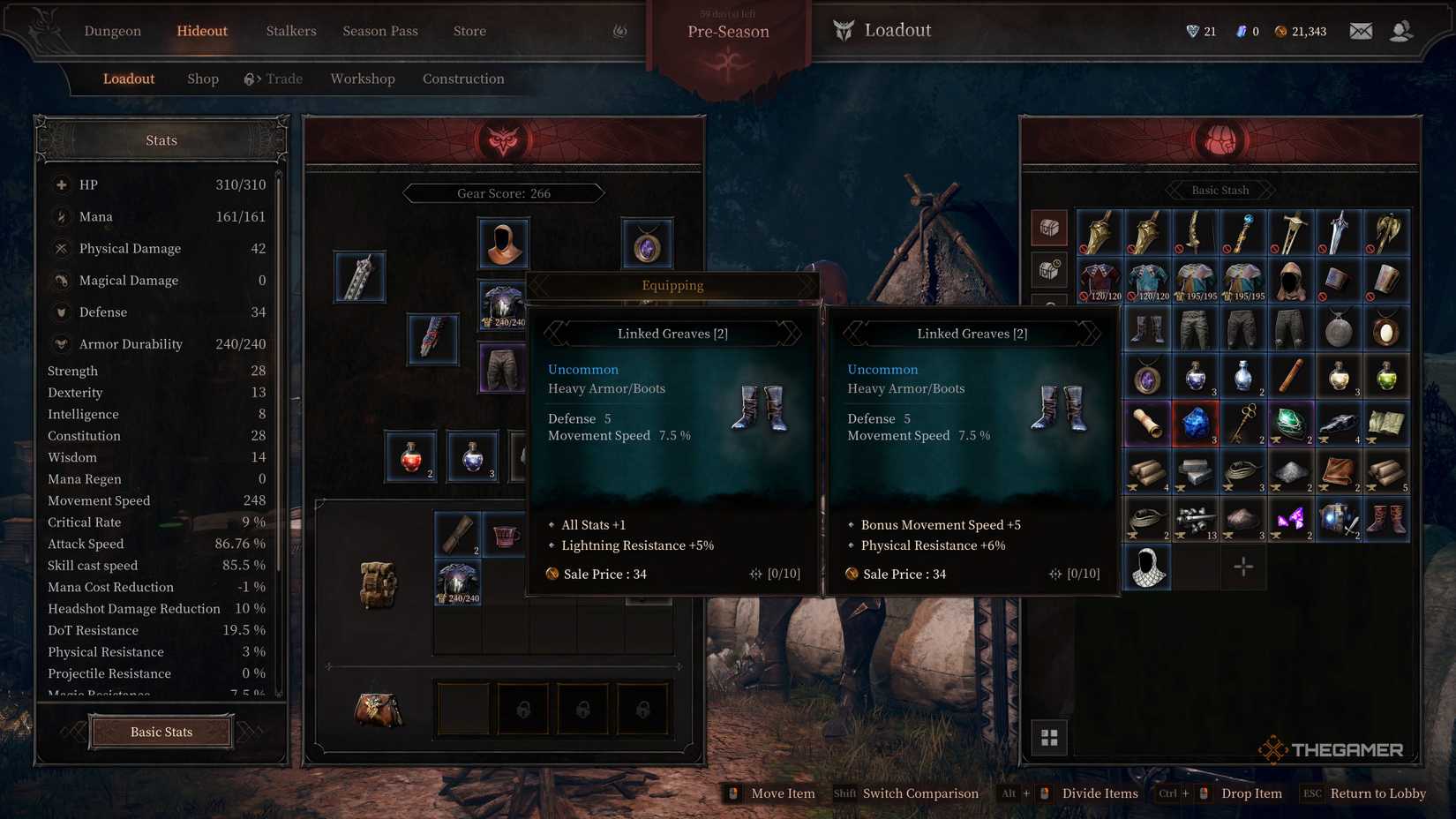This screenshot has height=819, width=1456.
Task: Select the purple crystal shards in stash
Action: 1290,519
